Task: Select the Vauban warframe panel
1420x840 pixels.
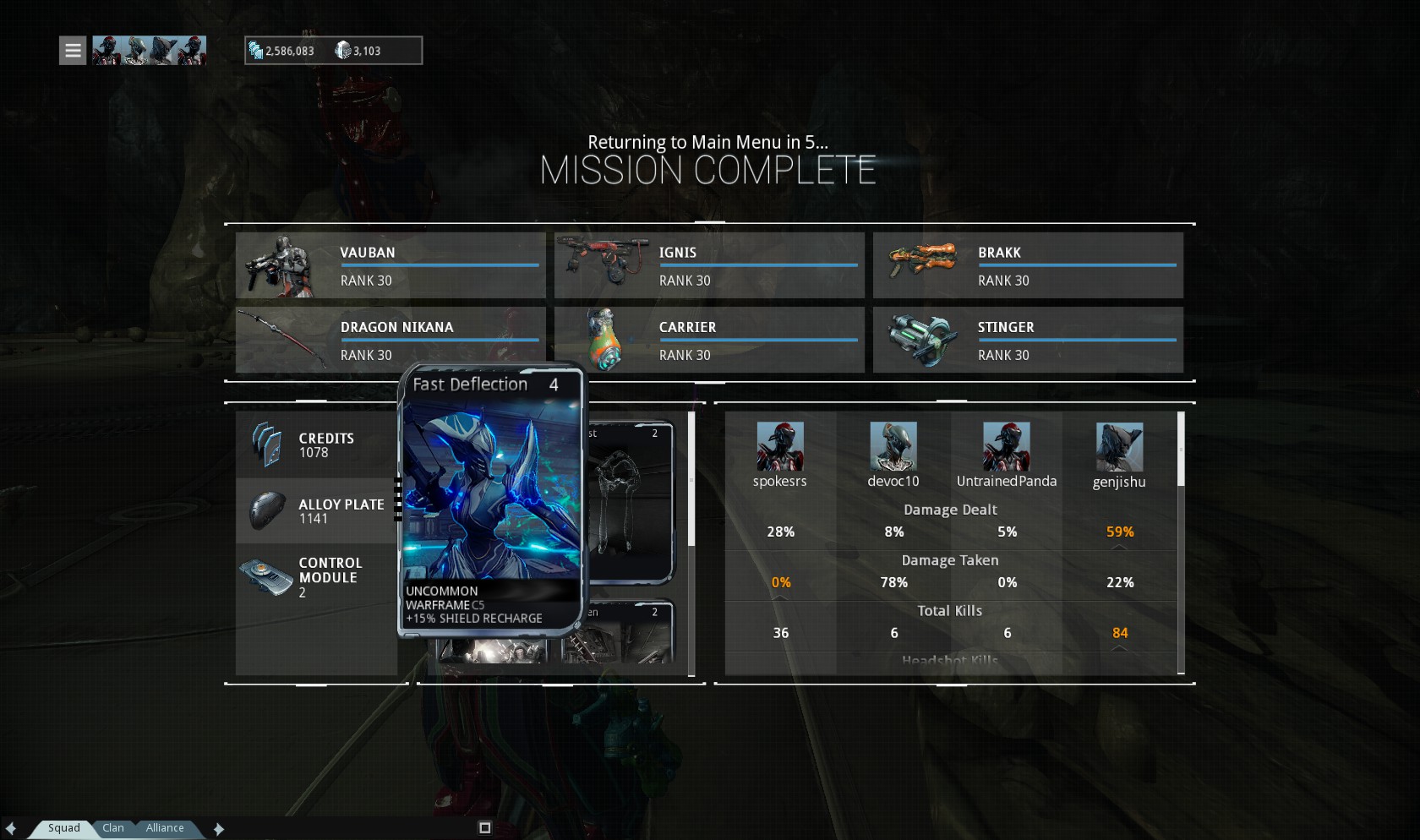Action: coord(390,265)
